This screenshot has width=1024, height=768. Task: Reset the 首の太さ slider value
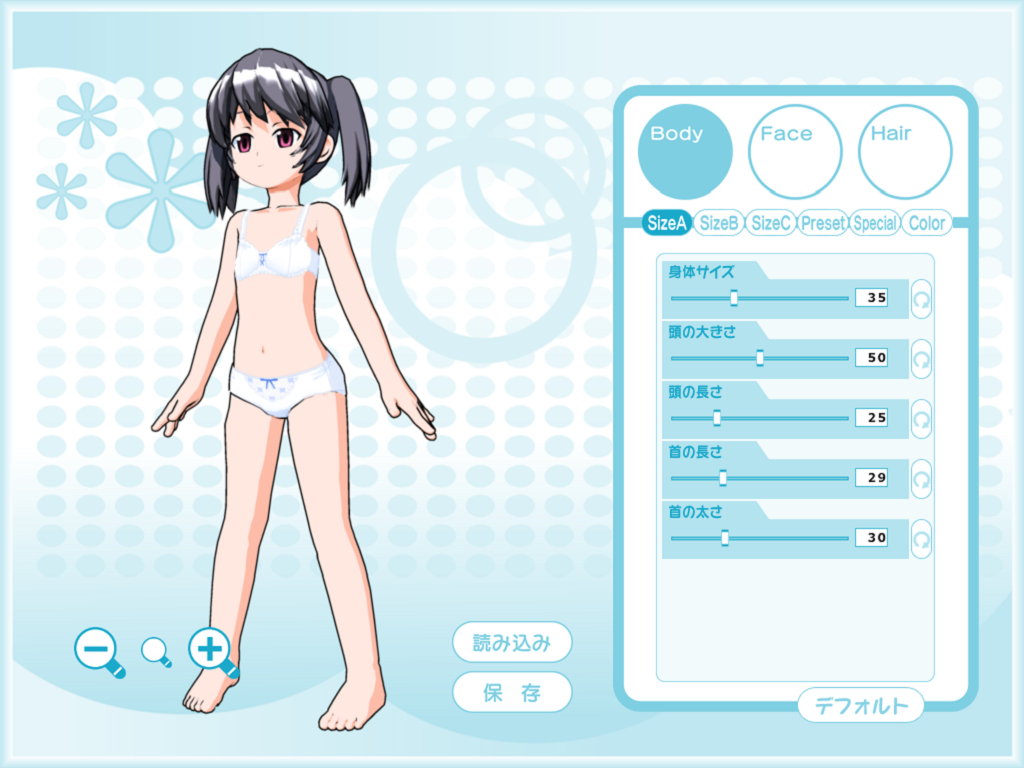pos(921,538)
